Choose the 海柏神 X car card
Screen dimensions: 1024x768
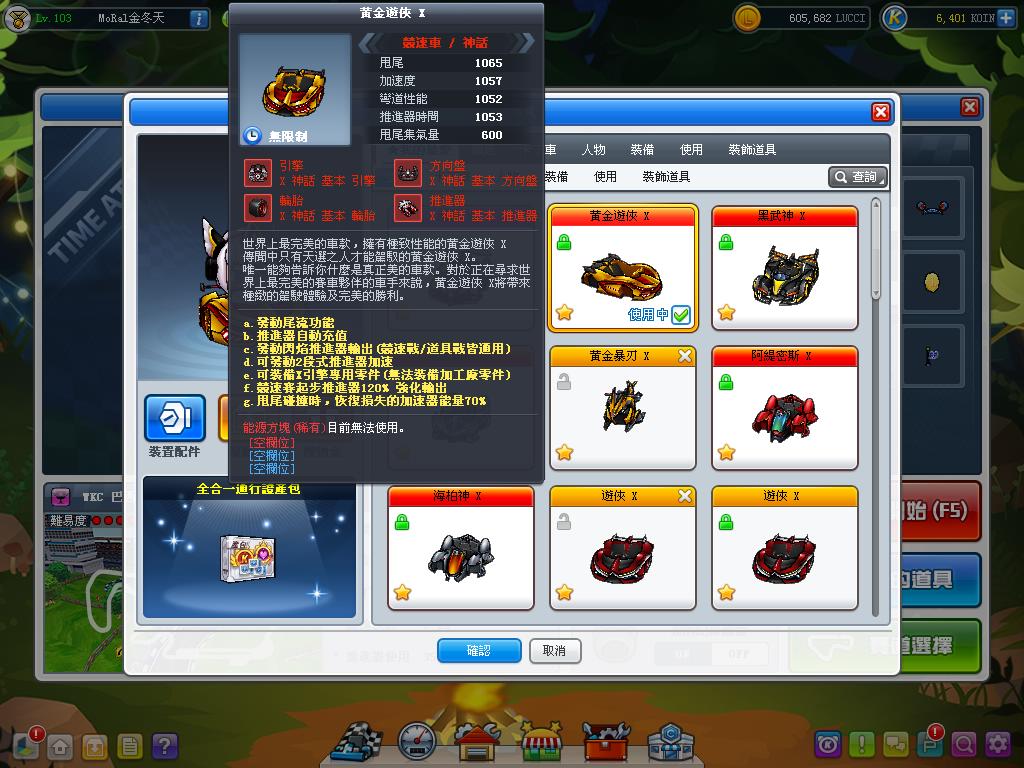click(x=461, y=548)
